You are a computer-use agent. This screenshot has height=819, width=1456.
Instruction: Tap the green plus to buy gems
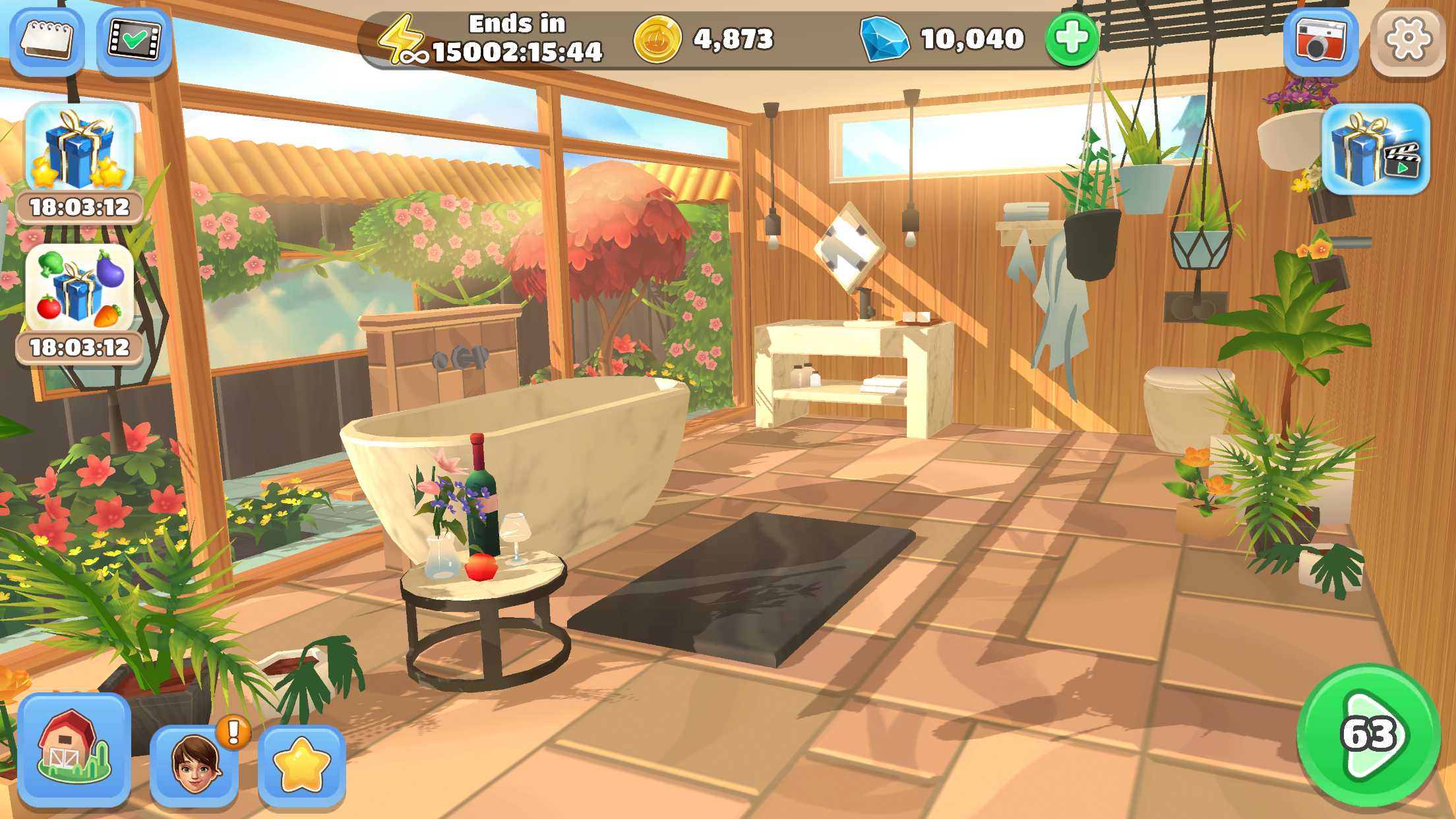coord(1072,38)
